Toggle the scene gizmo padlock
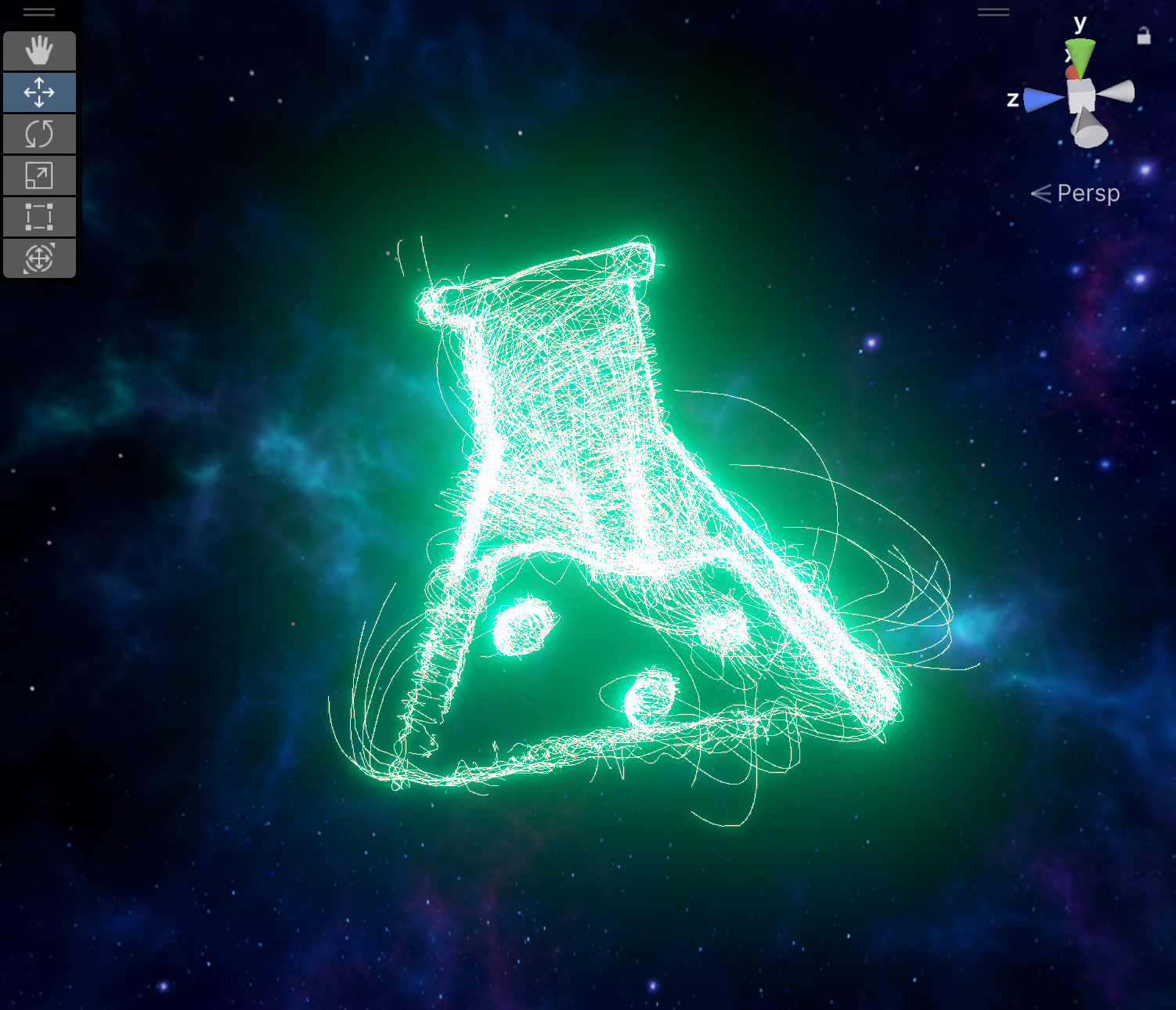 click(1144, 34)
